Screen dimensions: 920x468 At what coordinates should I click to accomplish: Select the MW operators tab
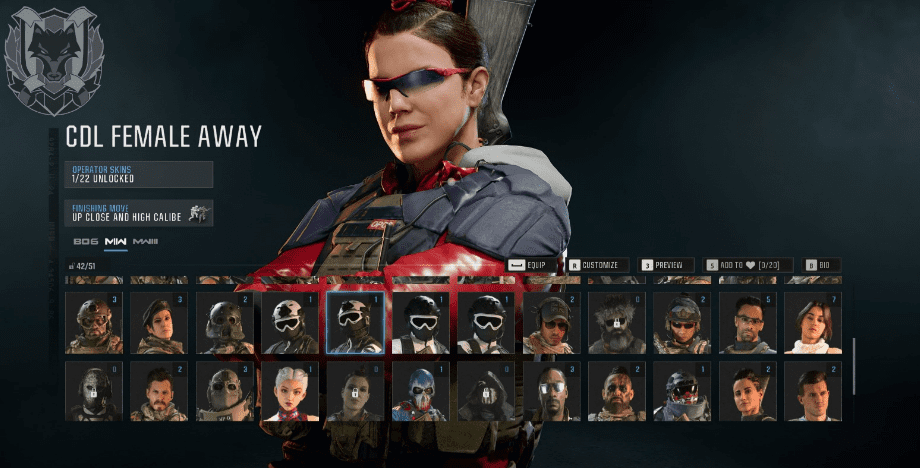point(116,242)
